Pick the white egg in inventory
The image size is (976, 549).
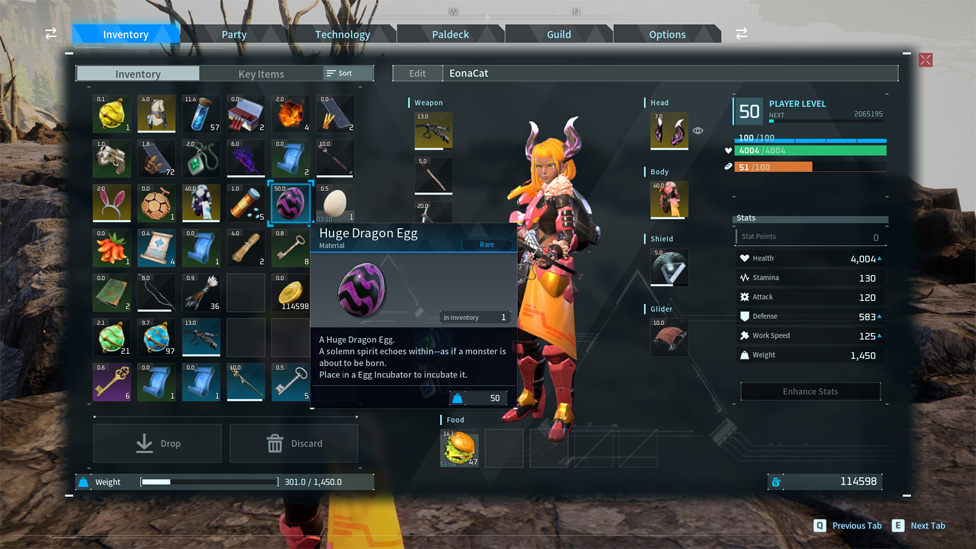[335, 203]
